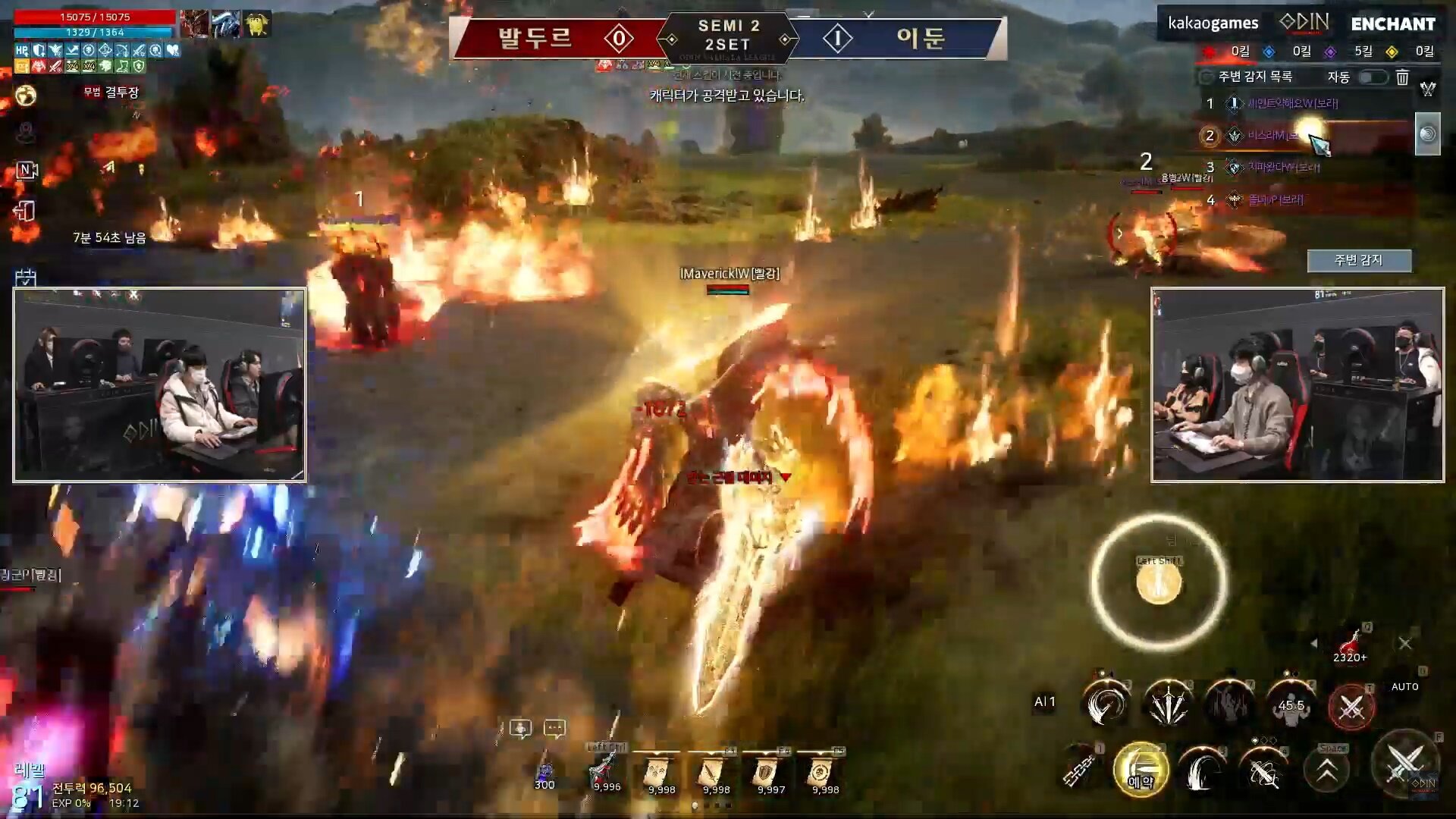
Task: Clear the detection list with the trash icon
Action: coord(1402,77)
